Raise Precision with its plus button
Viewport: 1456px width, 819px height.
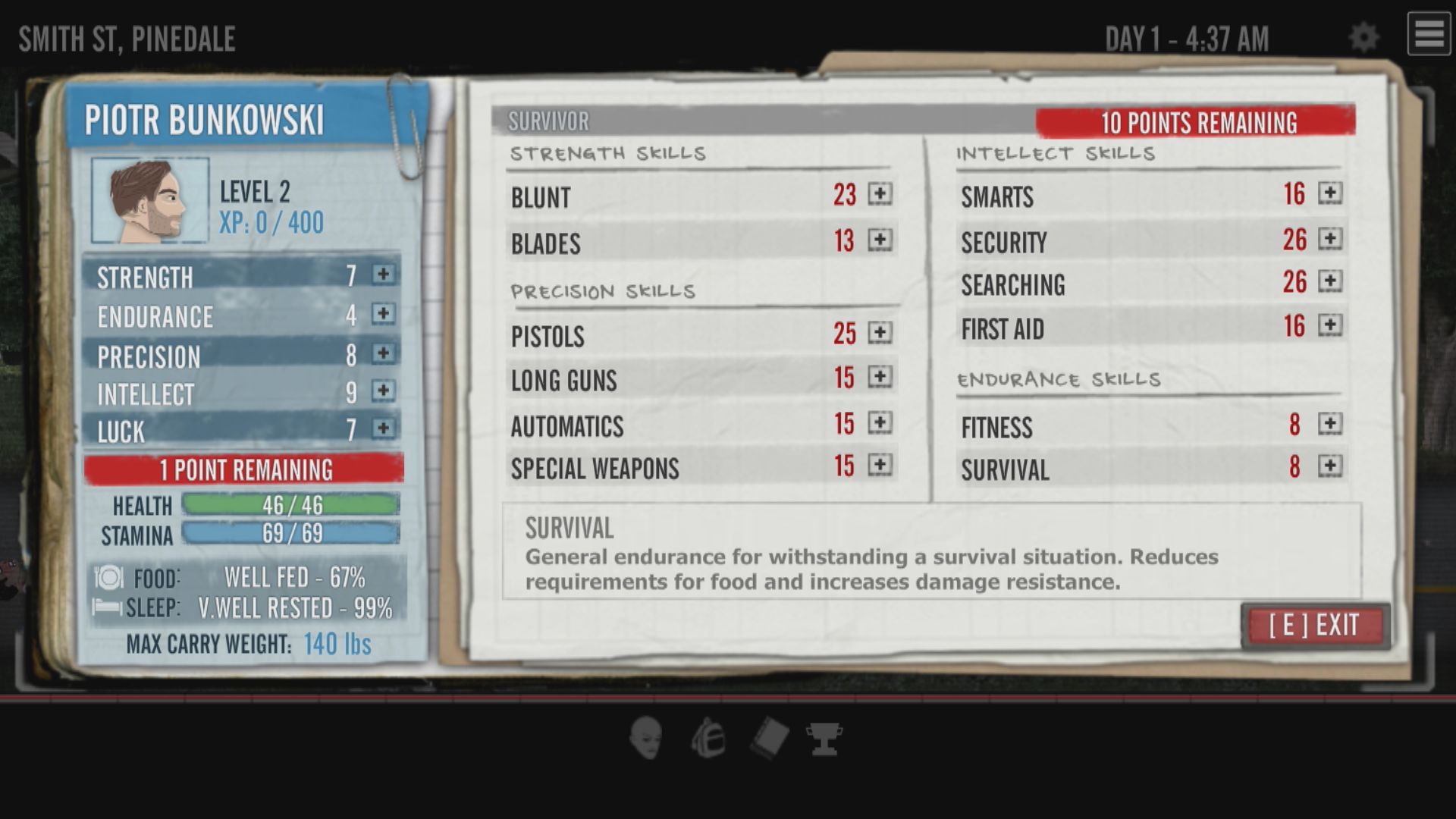[x=383, y=353]
